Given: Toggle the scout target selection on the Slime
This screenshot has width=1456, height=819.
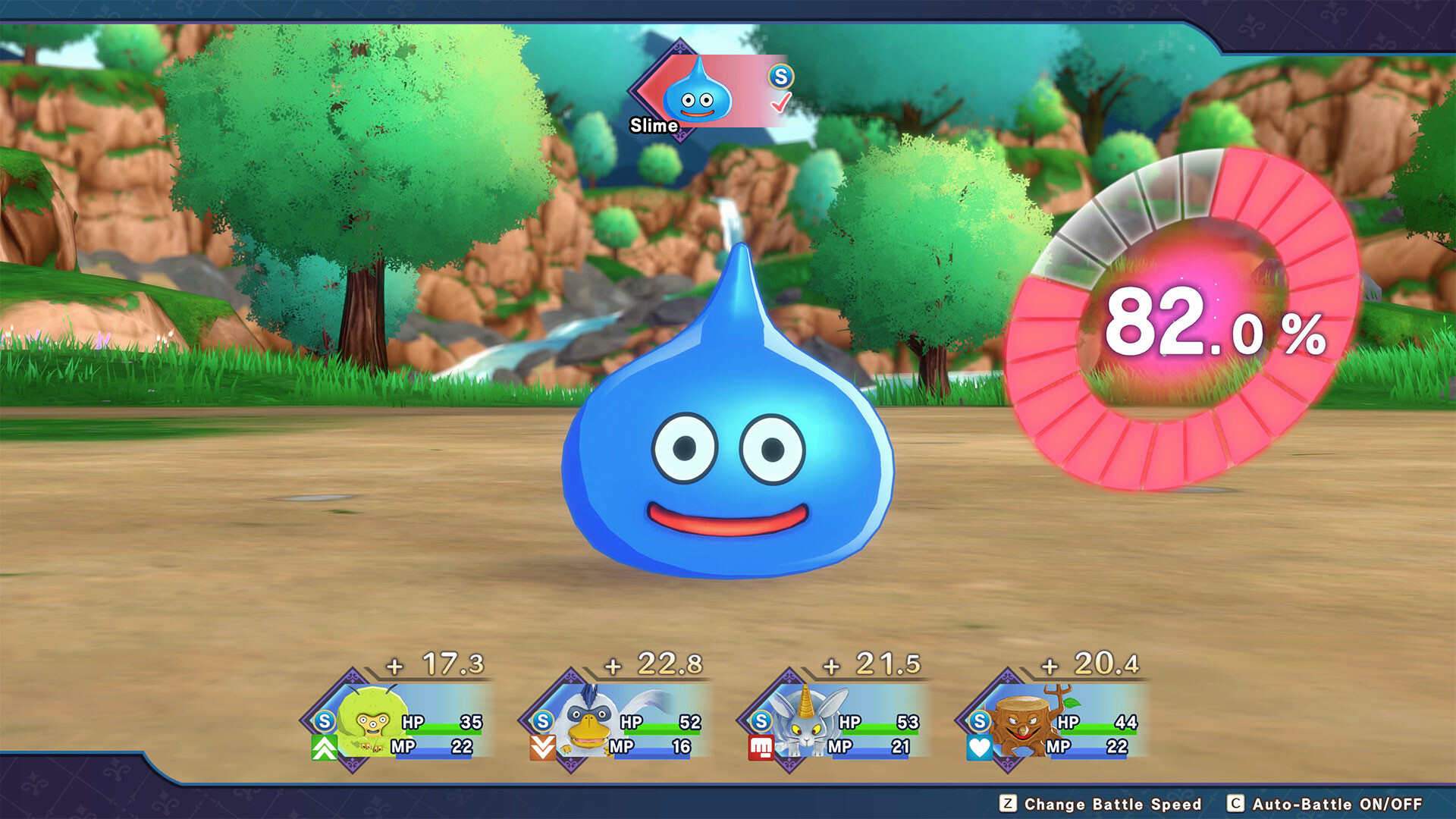Looking at the screenshot, I should click(x=698, y=93).
